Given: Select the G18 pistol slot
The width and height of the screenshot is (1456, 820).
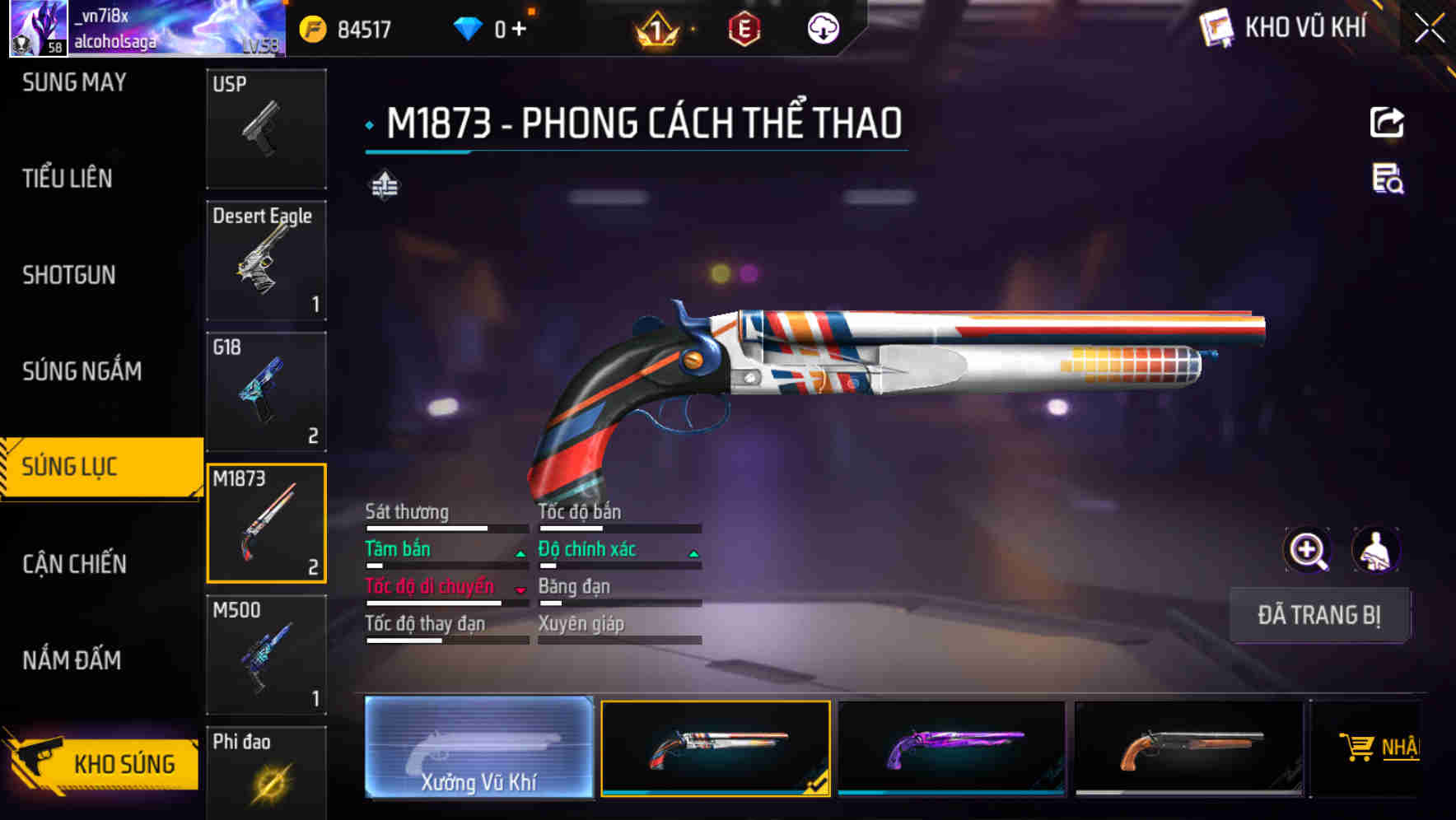Looking at the screenshot, I should pos(266,392).
